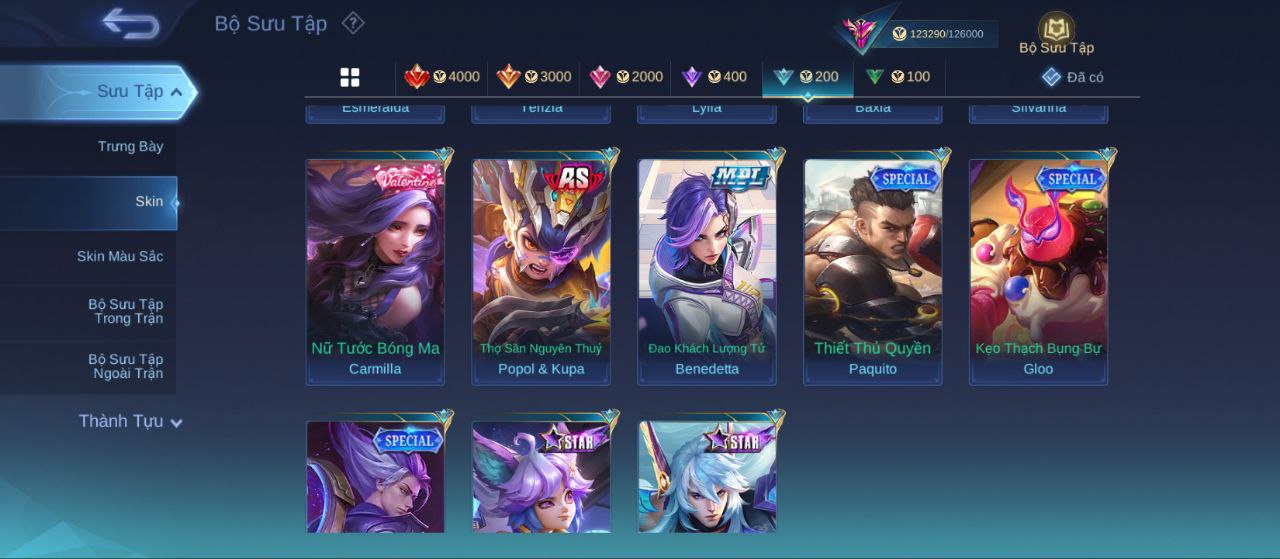Switch to the 3000 points tier tab

pyautogui.click(x=535, y=77)
